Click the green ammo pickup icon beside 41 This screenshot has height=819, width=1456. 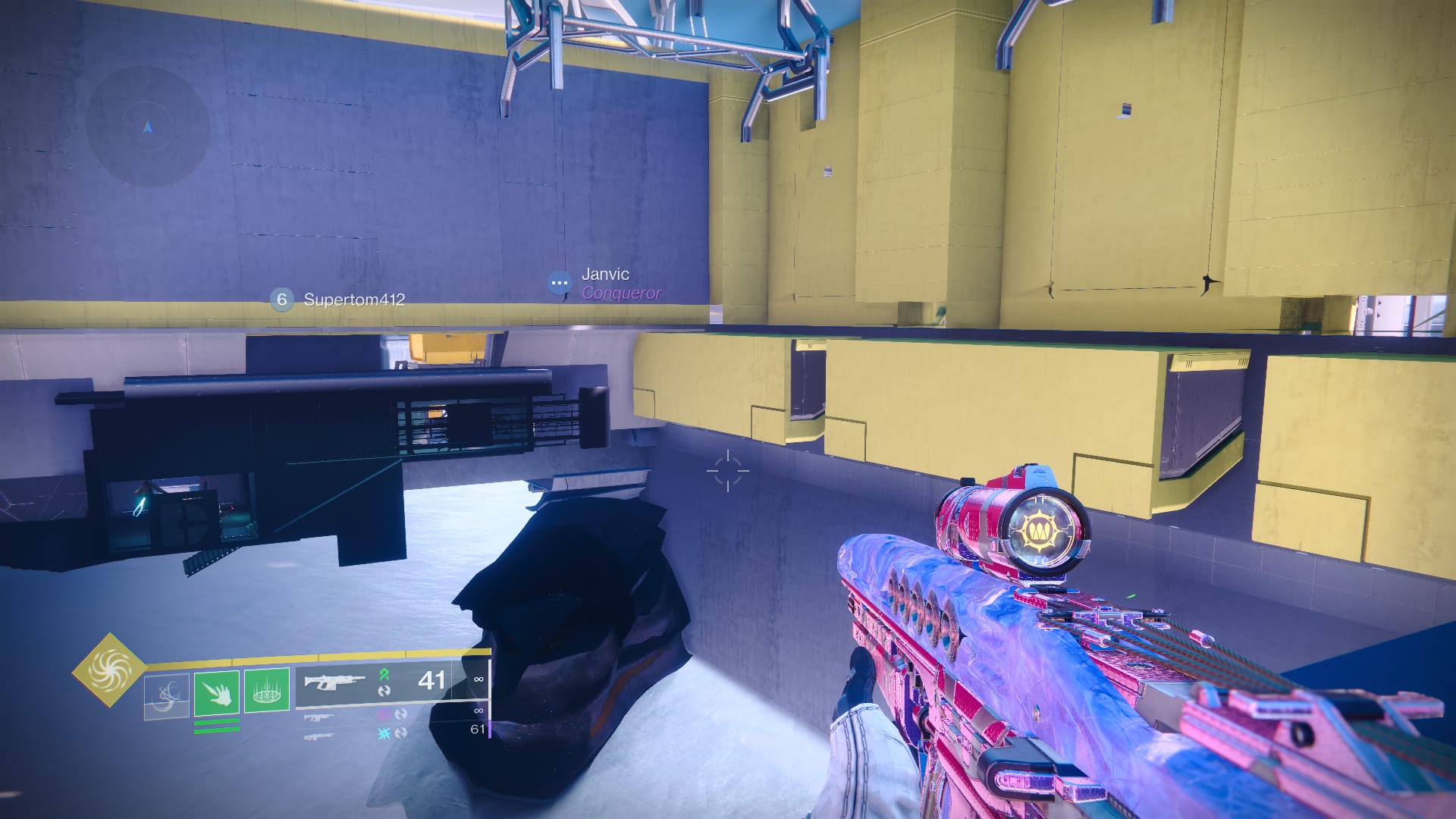coord(384,676)
